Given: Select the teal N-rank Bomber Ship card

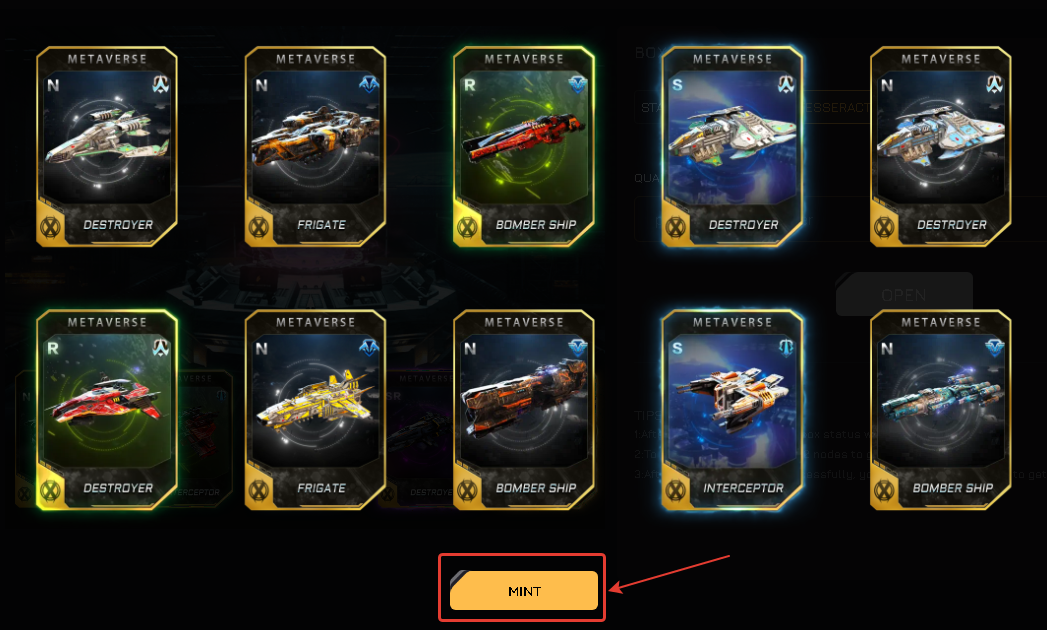Looking at the screenshot, I should [x=940, y=408].
